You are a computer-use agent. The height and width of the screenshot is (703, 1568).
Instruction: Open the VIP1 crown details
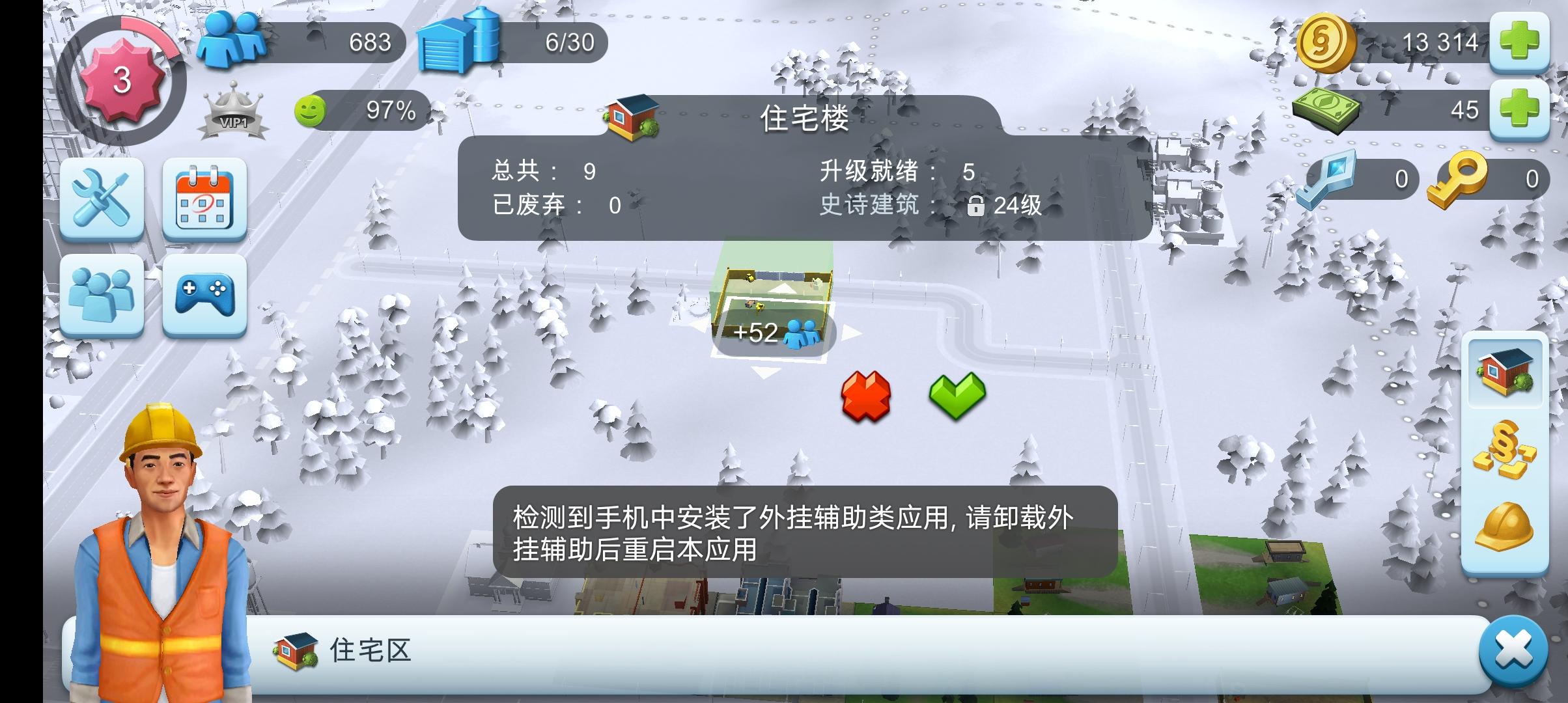[x=234, y=111]
